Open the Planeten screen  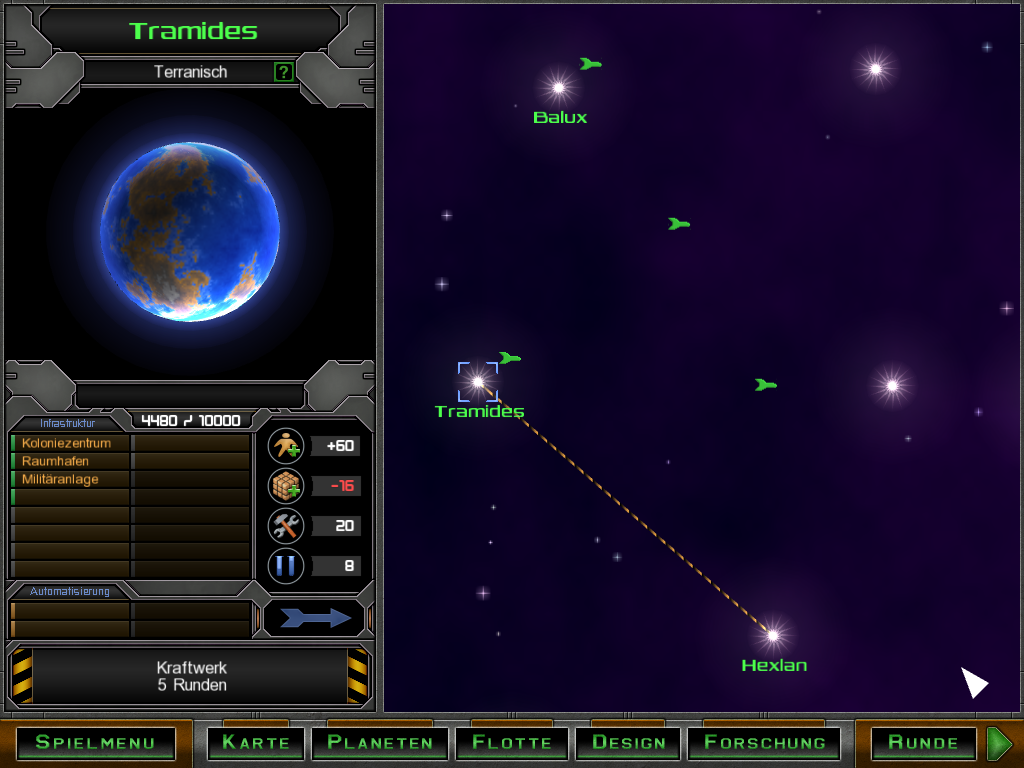point(380,742)
